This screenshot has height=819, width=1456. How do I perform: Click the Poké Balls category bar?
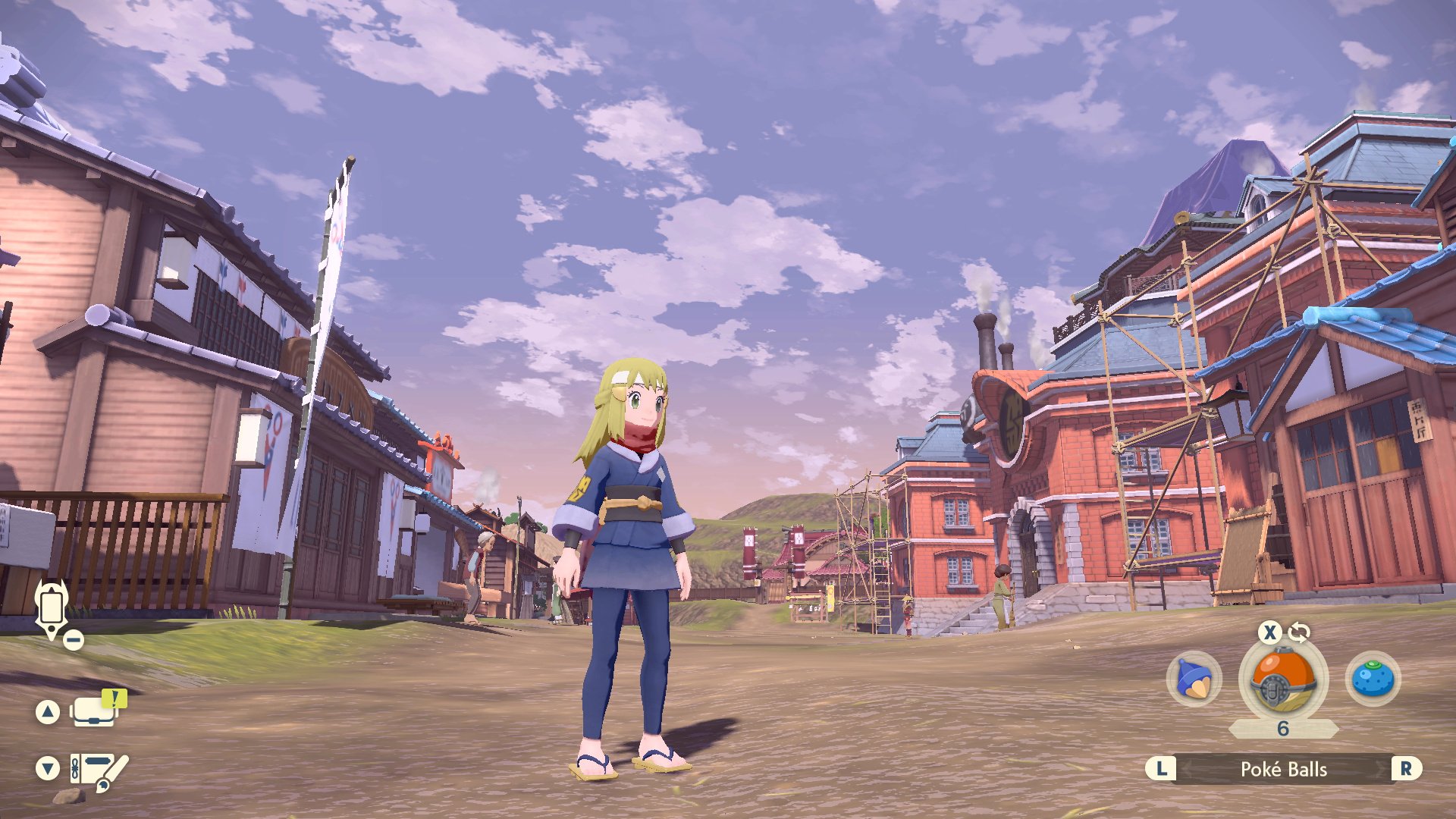click(1283, 770)
